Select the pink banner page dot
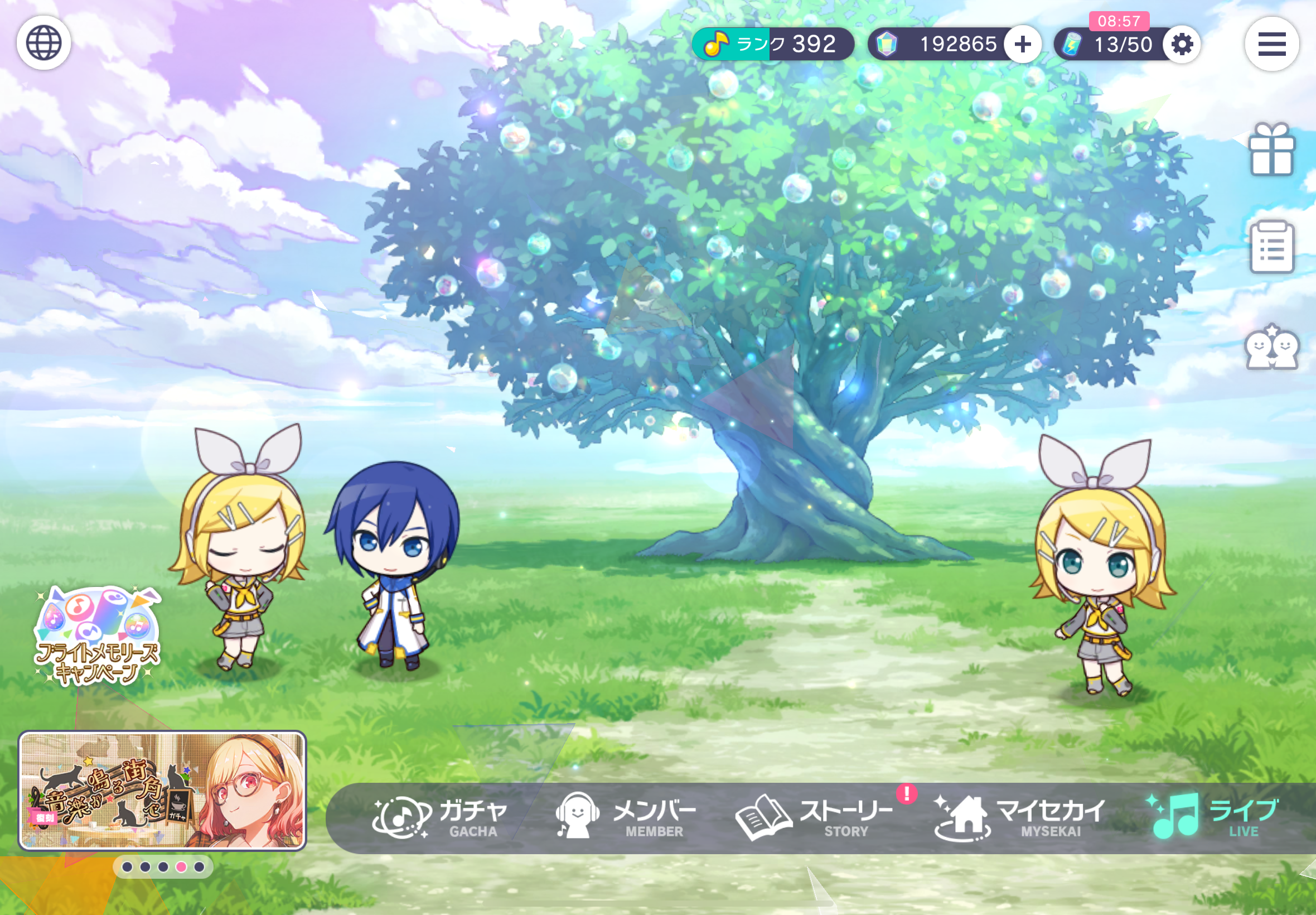This screenshot has width=1316, height=915. pyautogui.click(x=181, y=867)
